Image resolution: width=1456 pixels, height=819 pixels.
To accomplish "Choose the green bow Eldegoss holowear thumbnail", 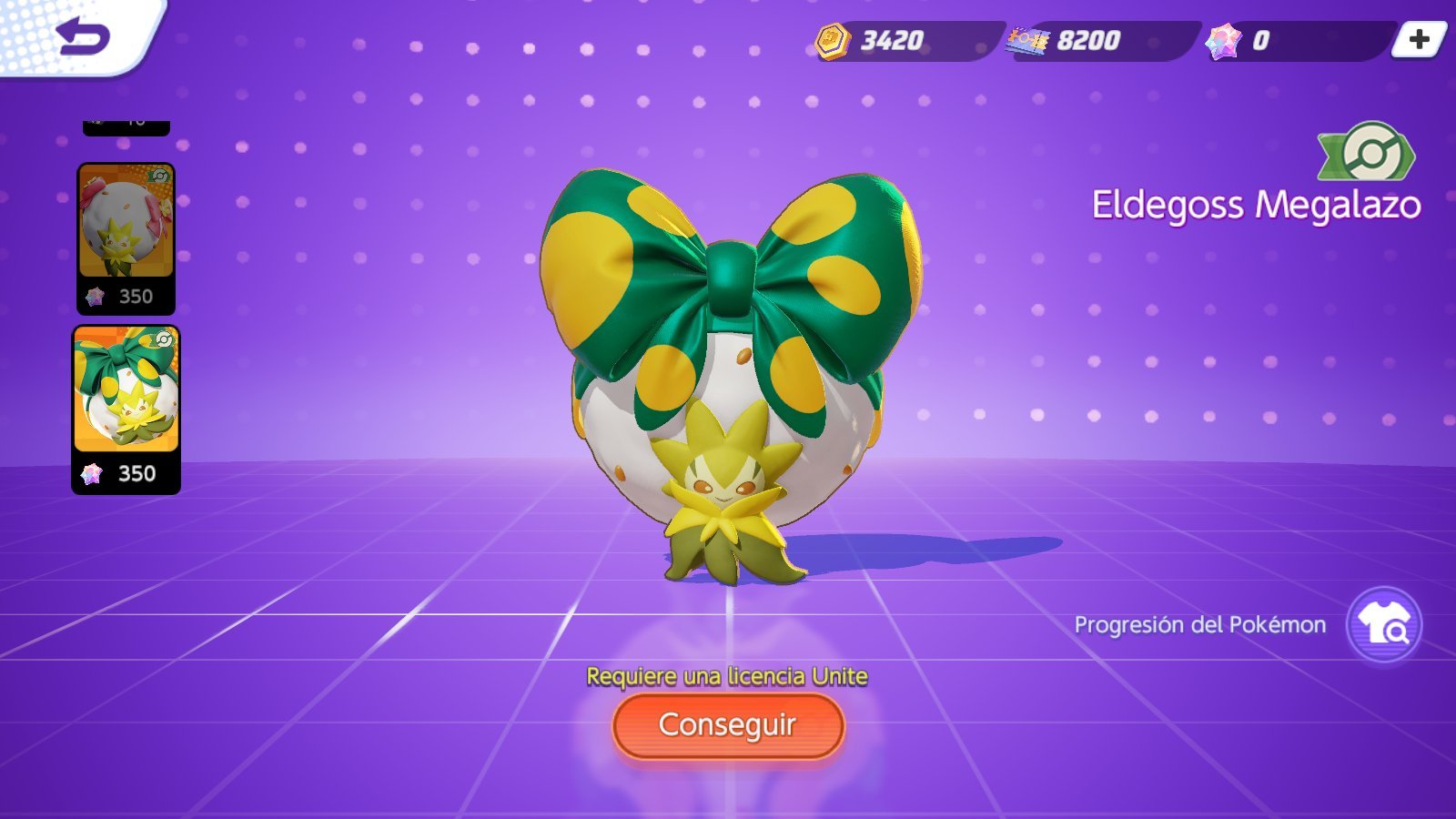I will [126, 408].
